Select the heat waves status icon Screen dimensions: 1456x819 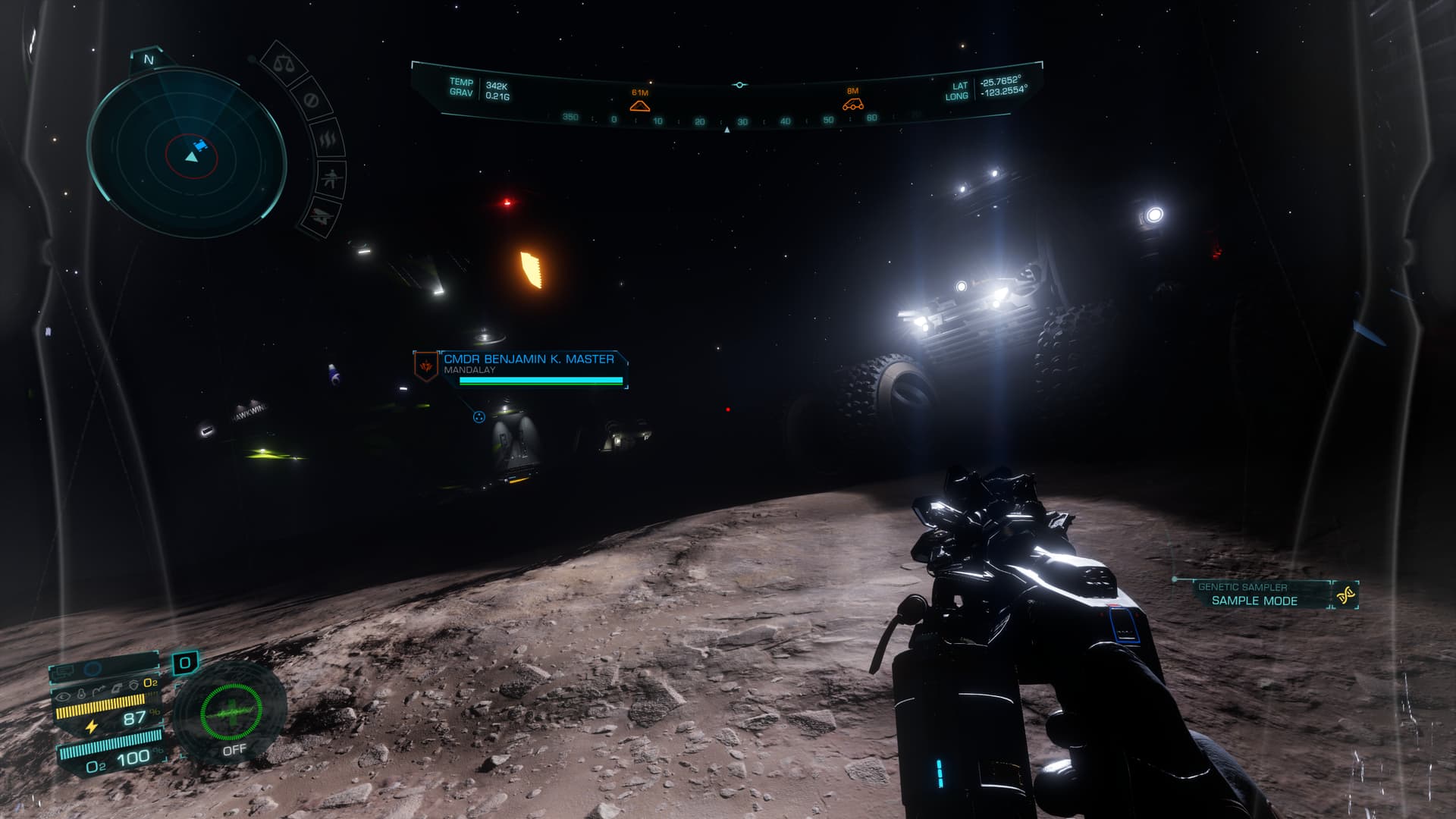coord(328,140)
